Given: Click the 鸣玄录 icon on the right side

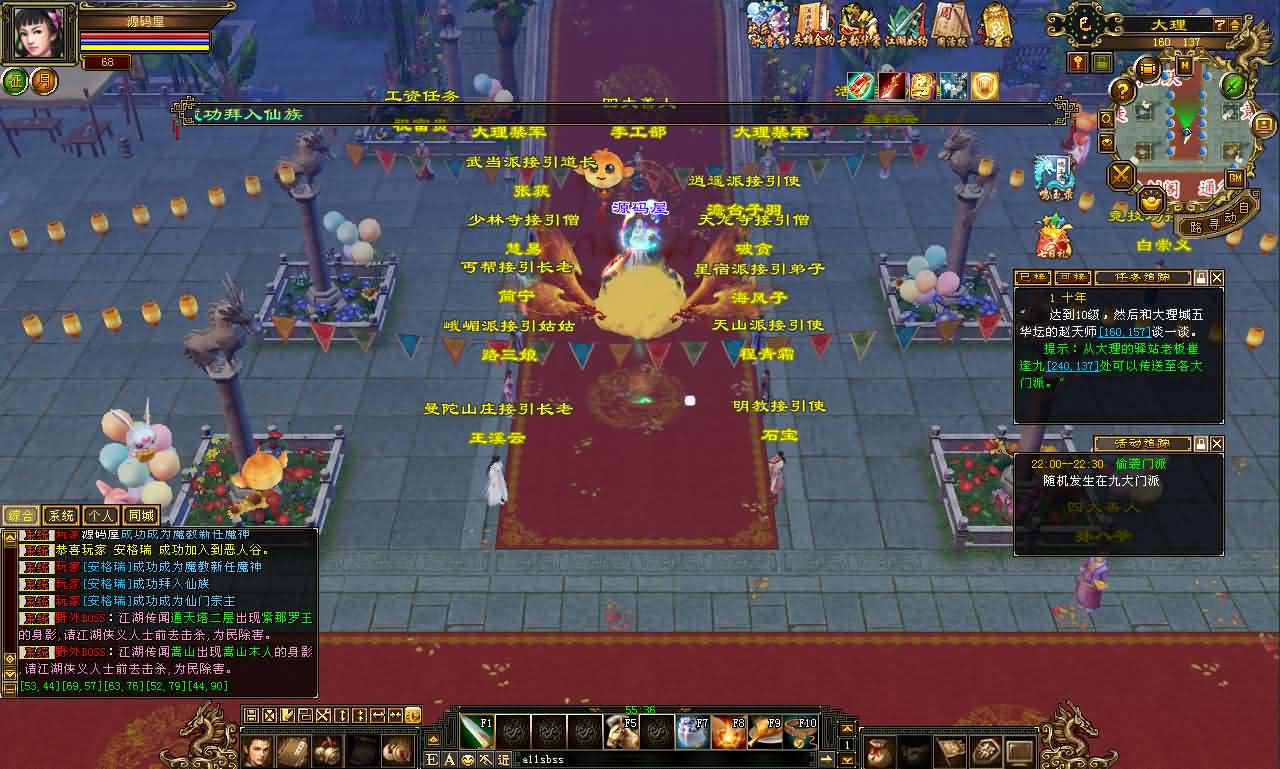Looking at the screenshot, I should (x=1053, y=175).
